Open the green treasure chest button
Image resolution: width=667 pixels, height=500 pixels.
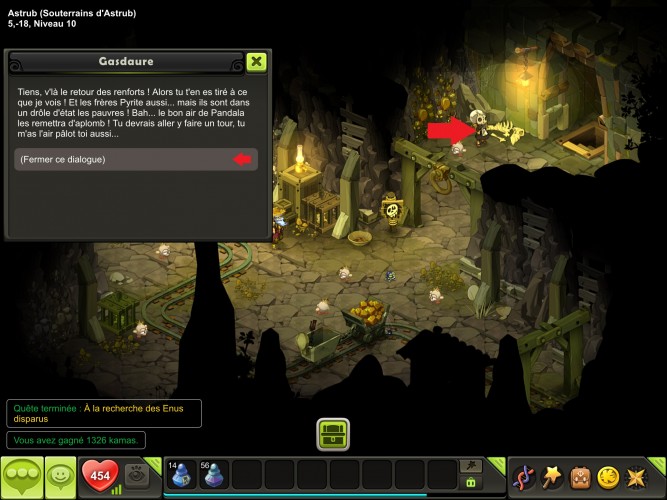[x=333, y=434]
